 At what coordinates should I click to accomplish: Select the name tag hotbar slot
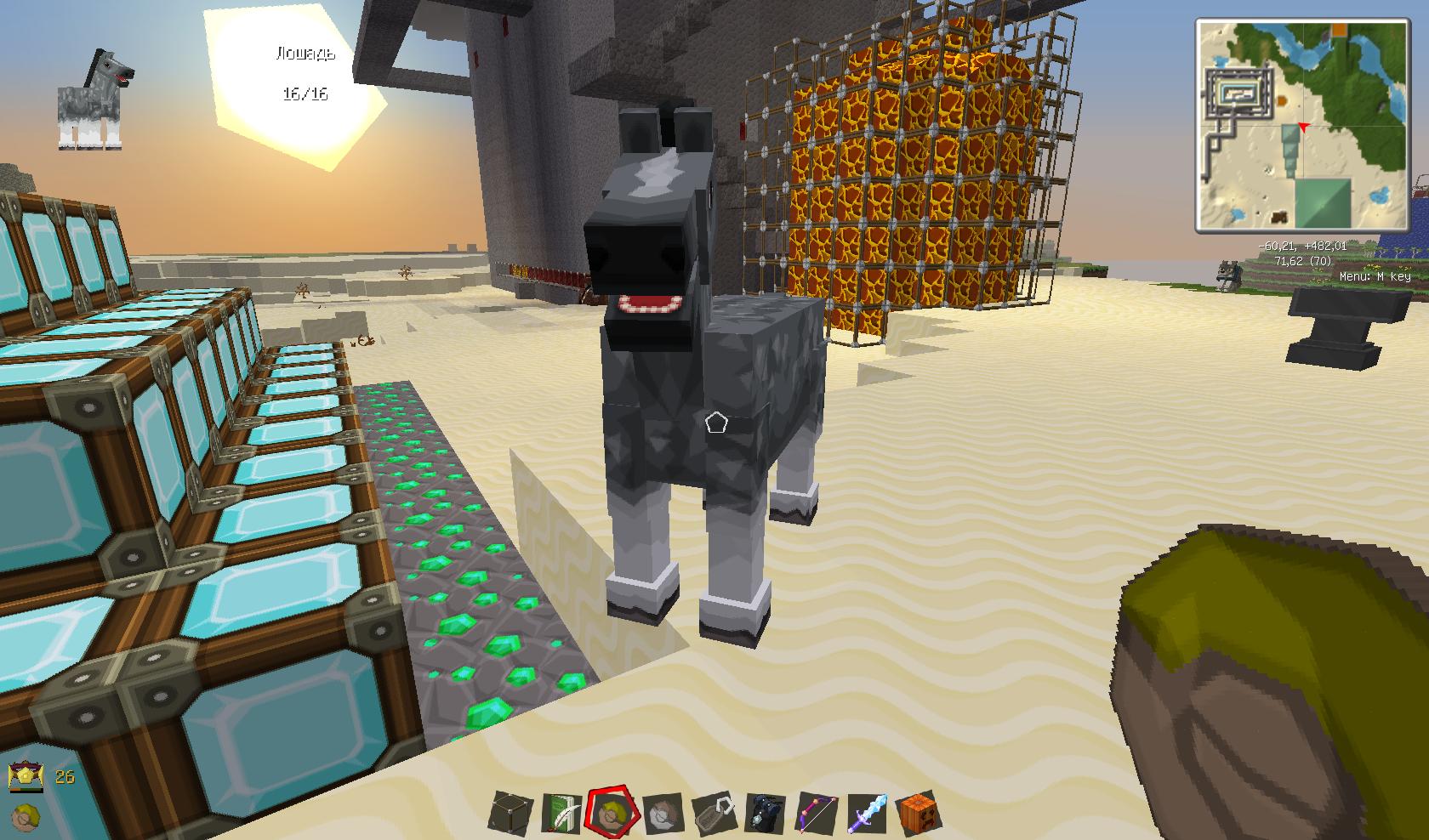[x=713, y=814]
